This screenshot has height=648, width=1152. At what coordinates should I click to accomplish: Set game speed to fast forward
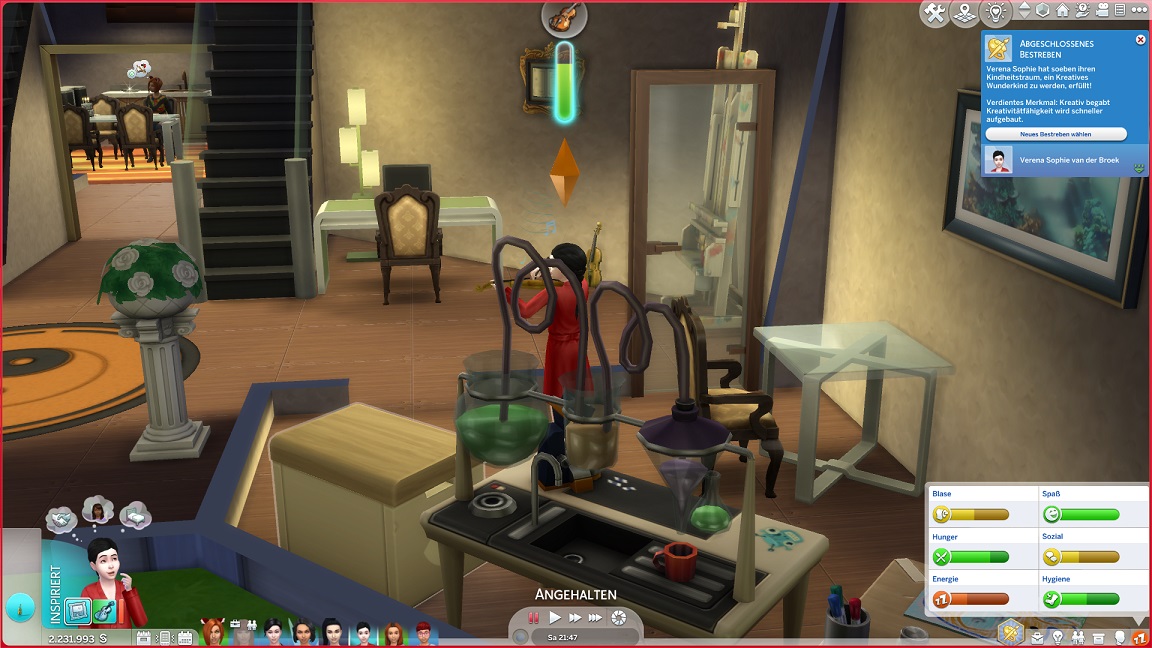point(575,618)
